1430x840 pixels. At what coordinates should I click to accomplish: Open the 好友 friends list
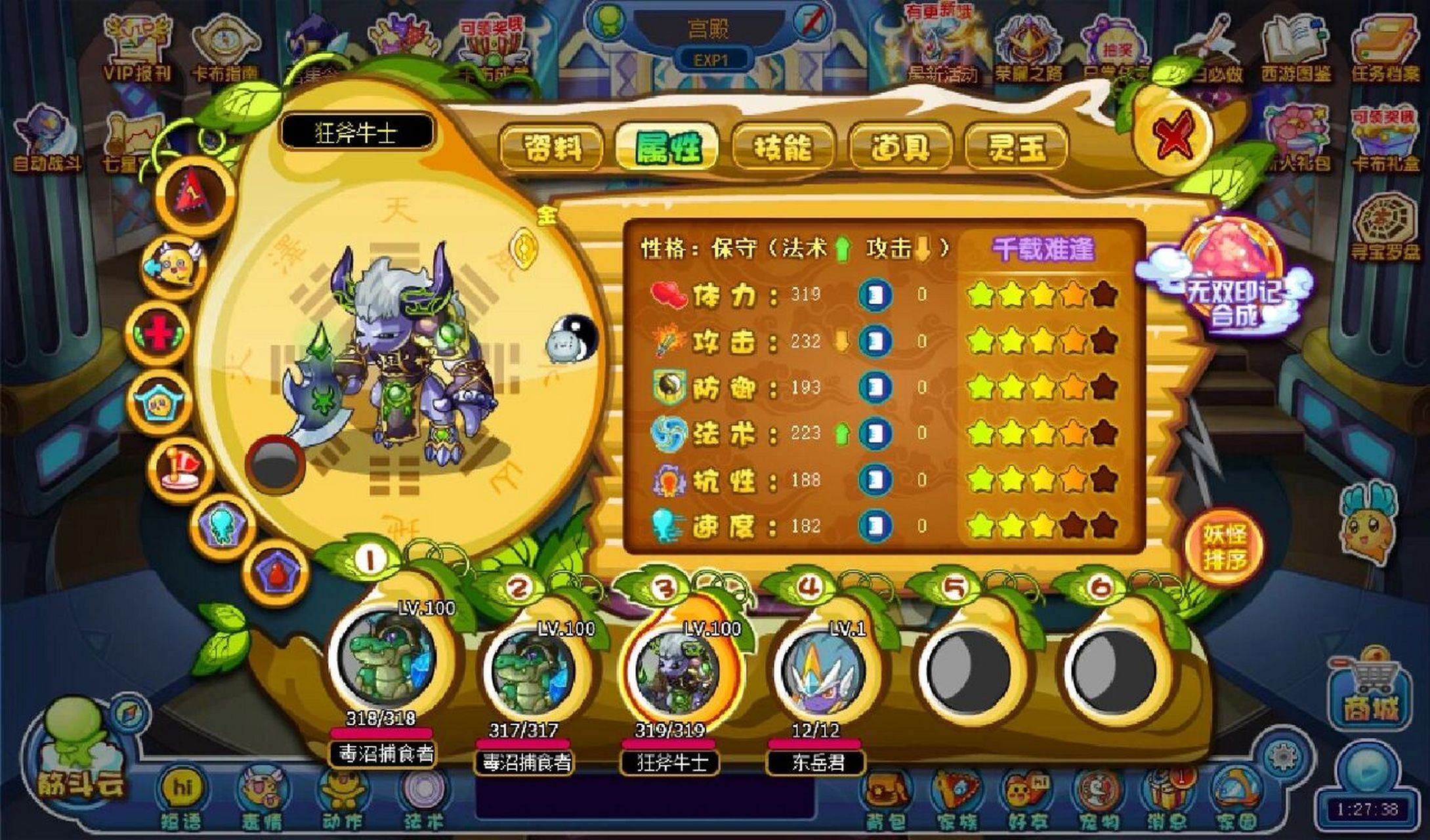tap(1027, 797)
